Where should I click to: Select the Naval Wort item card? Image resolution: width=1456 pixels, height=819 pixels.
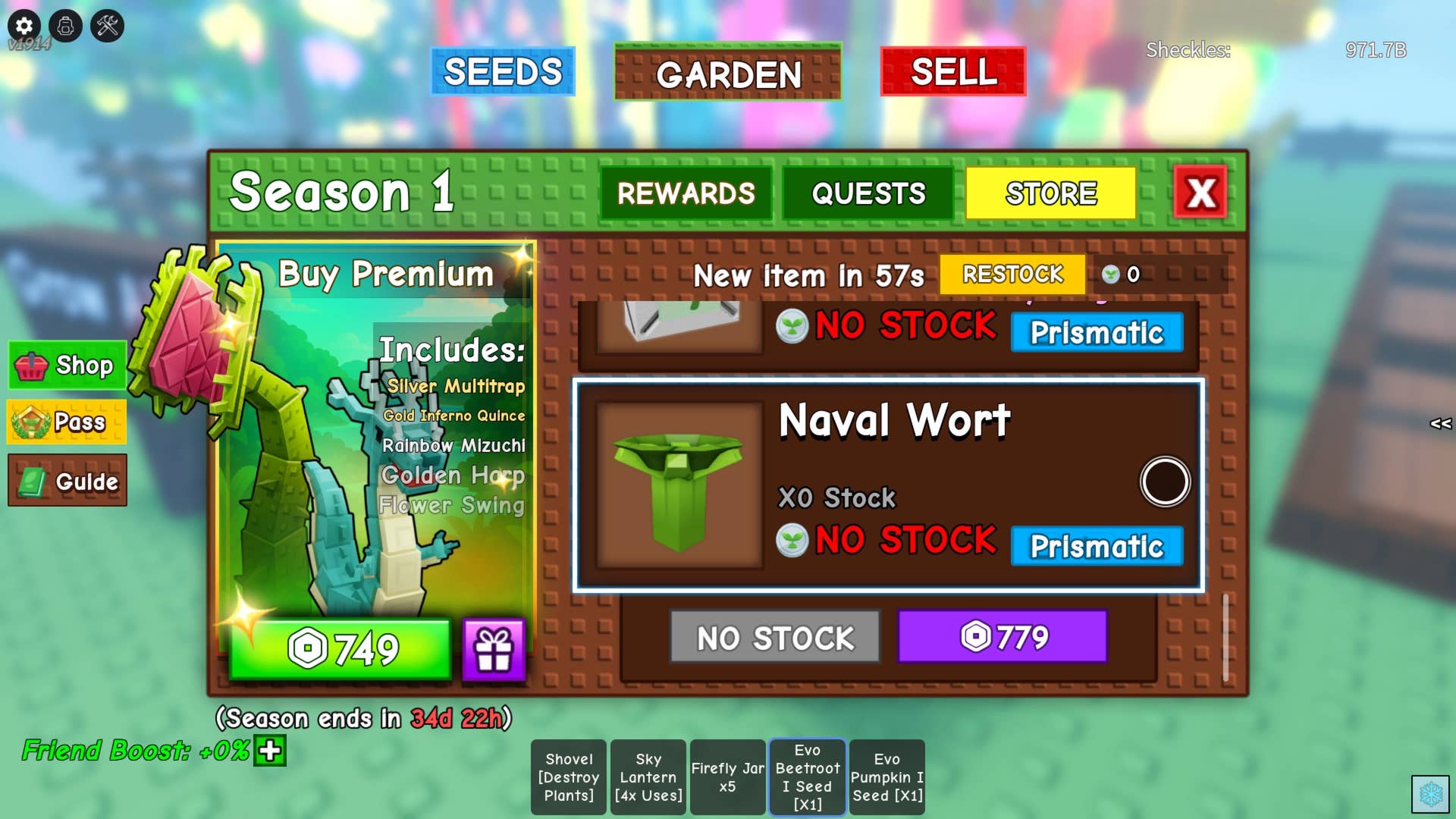[887, 485]
